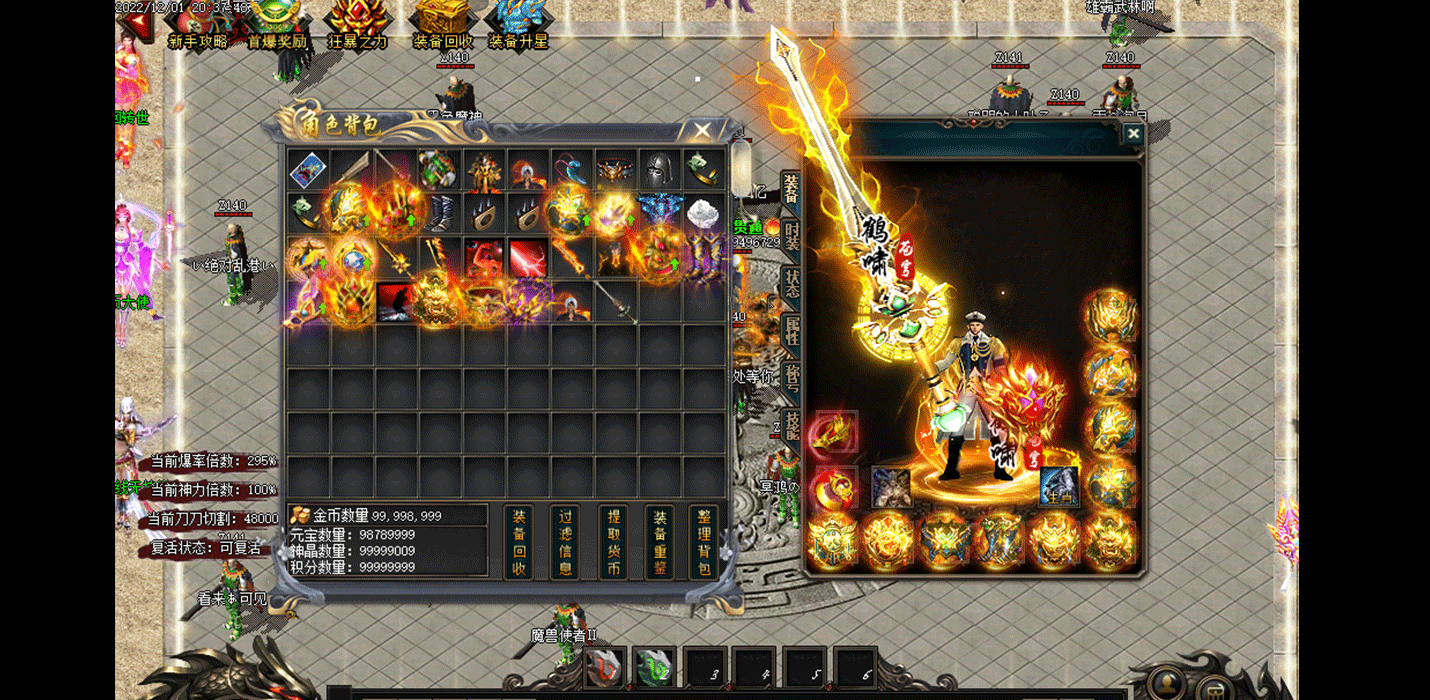Open the 属性 attributes tab
Image resolution: width=1430 pixels, height=700 pixels.
point(791,331)
